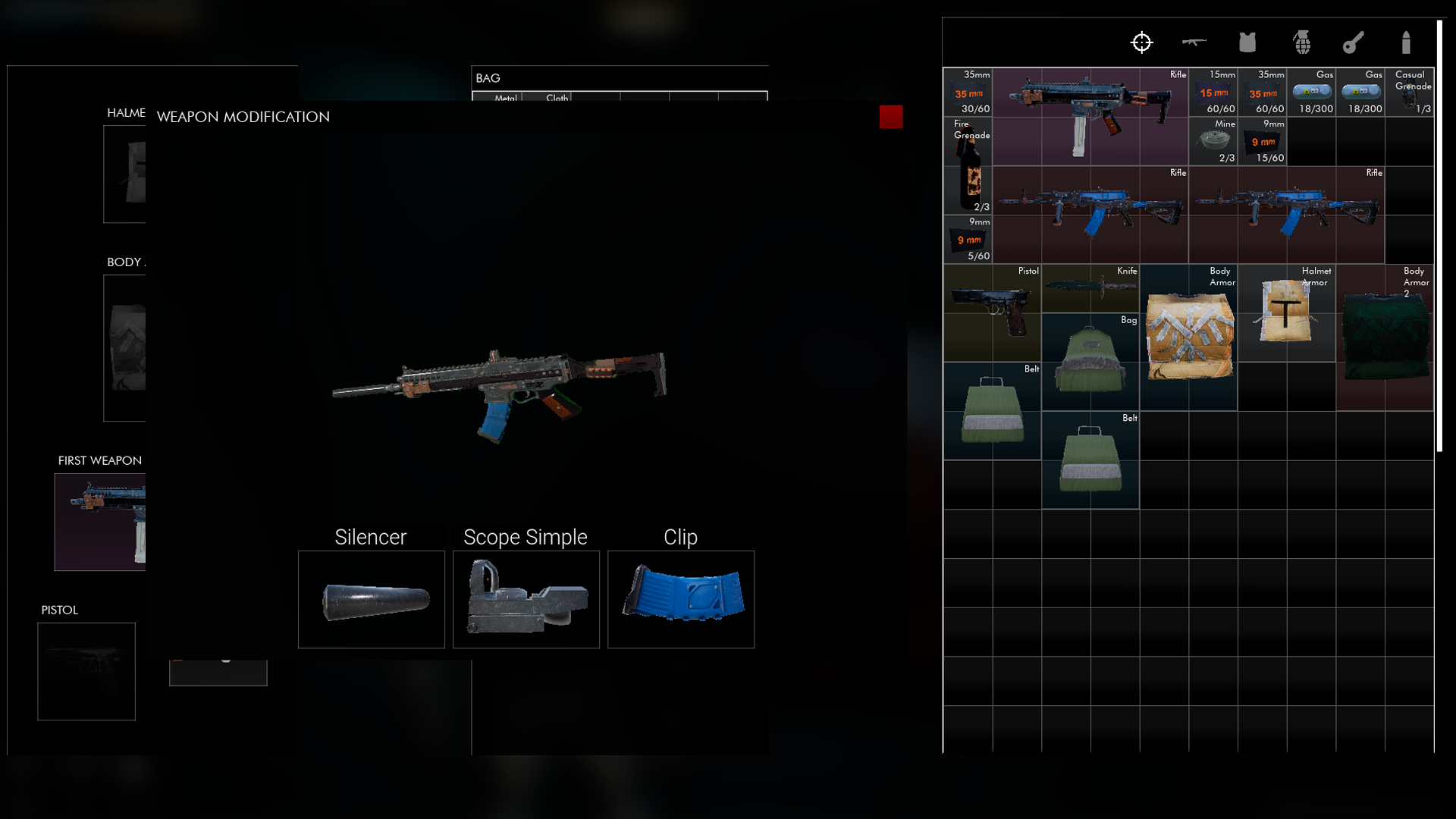
Task: Select the green Body Armor 2 item
Action: [x=1385, y=334]
